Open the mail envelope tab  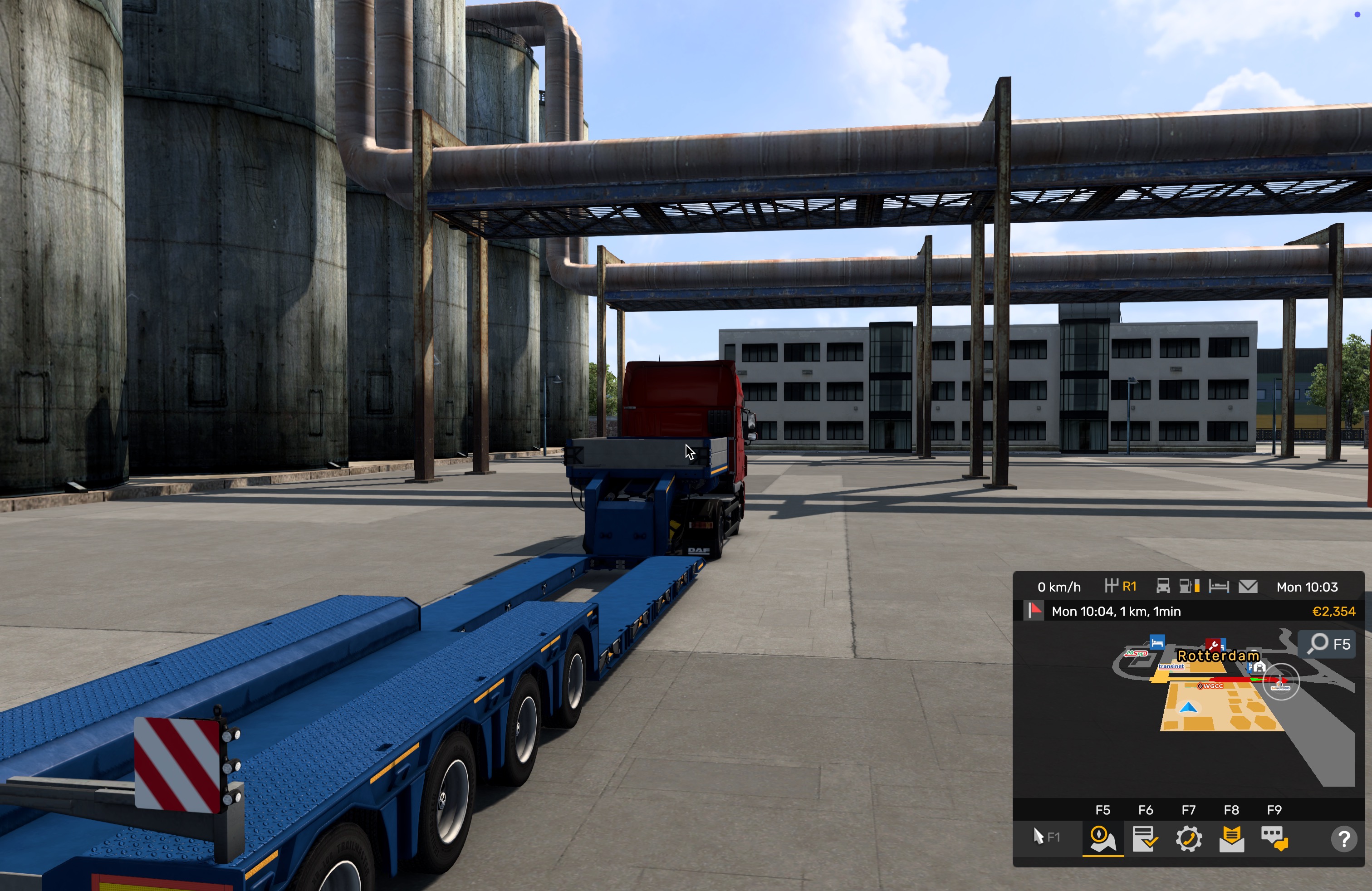coord(1231,838)
